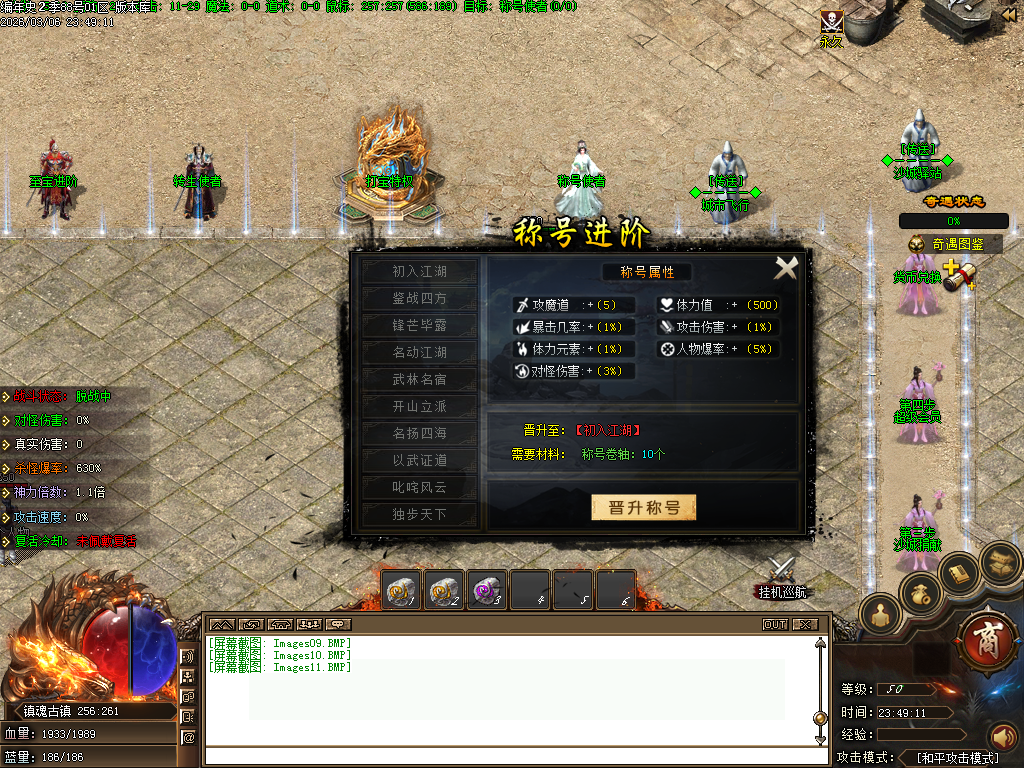
Task: Toggle sound with the speaker icon
Action: pos(1001,738)
